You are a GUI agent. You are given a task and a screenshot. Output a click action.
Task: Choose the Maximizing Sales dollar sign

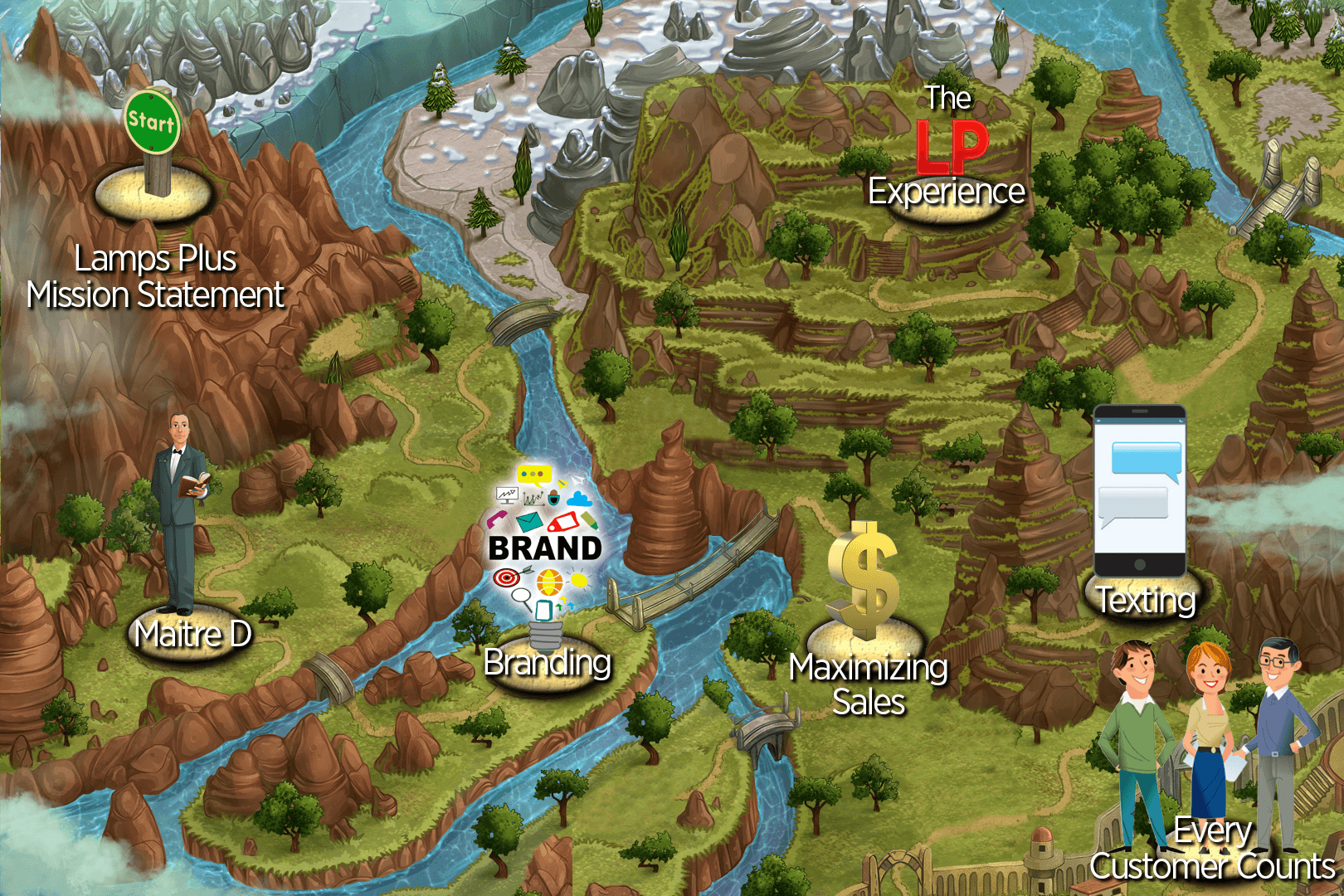864,581
